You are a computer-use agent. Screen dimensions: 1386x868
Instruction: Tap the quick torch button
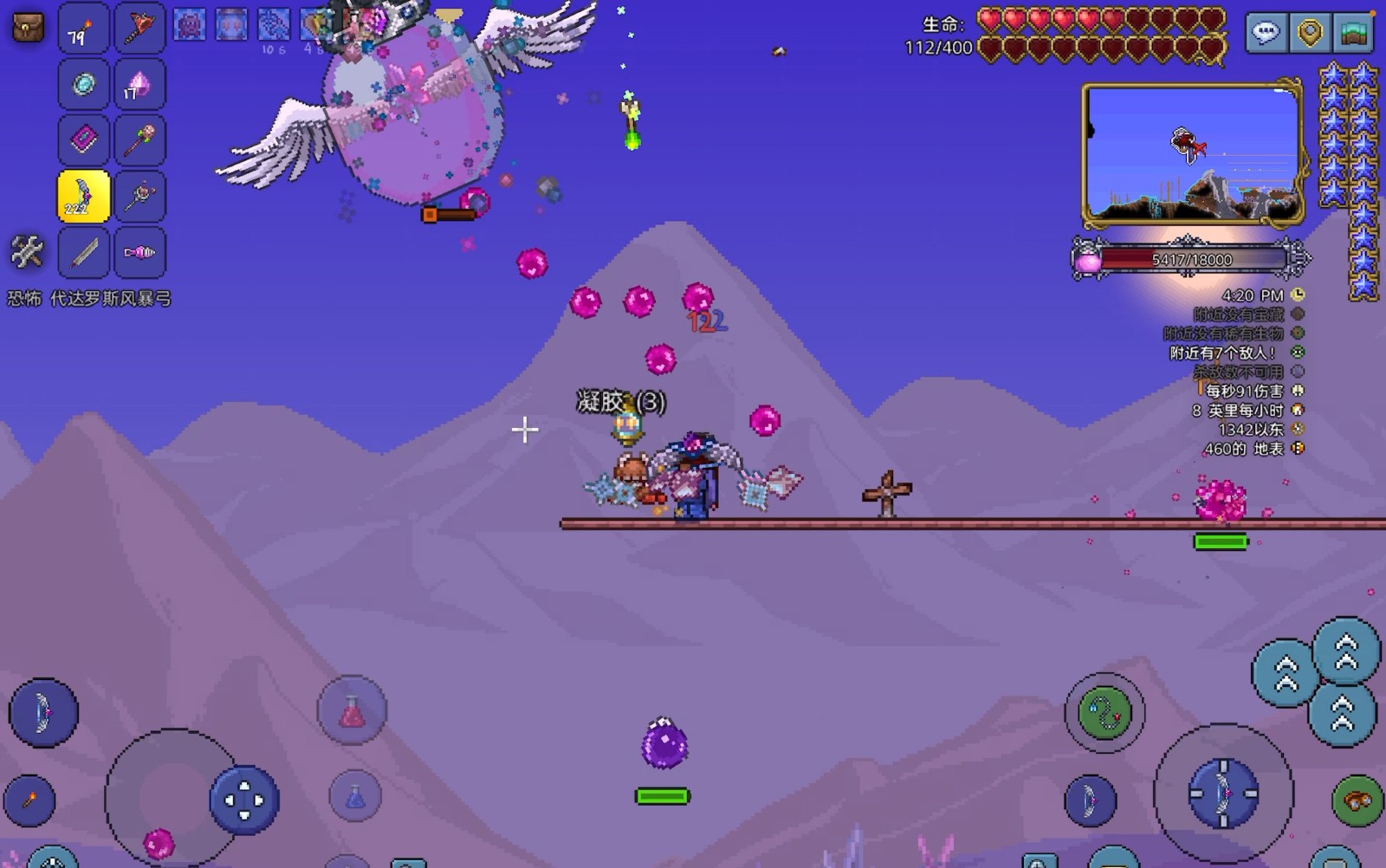click(29, 800)
